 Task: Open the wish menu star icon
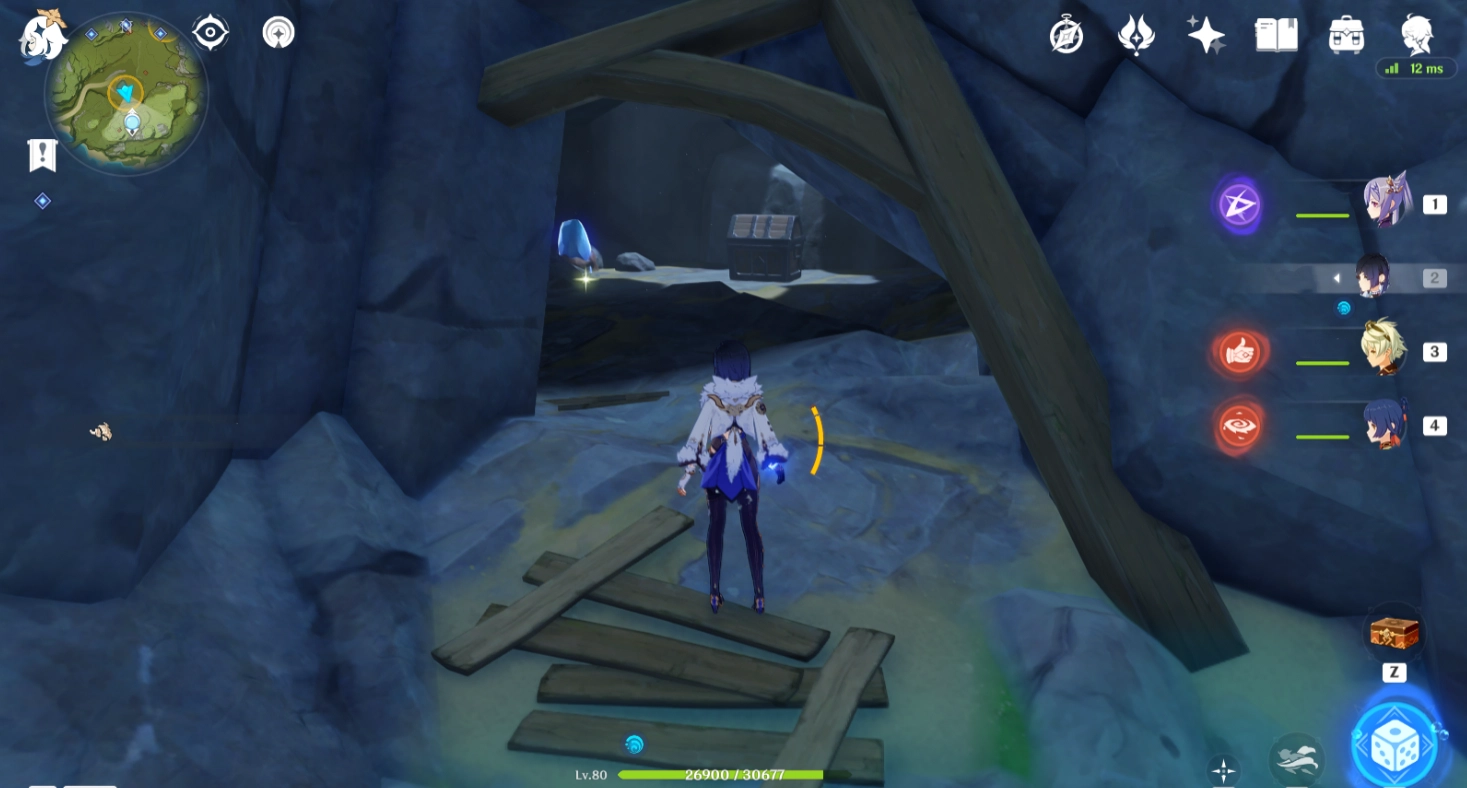tap(1205, 33)
